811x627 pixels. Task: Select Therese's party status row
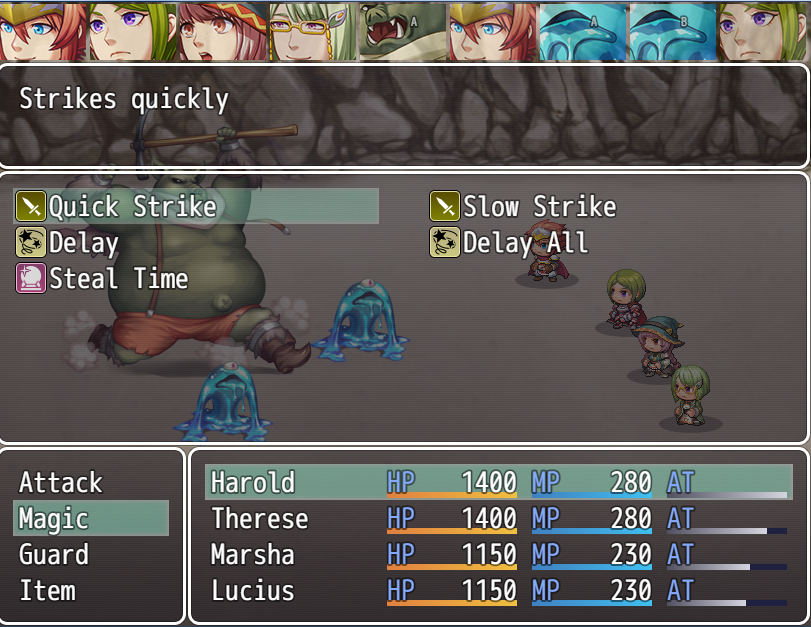(x=498, y=519)
